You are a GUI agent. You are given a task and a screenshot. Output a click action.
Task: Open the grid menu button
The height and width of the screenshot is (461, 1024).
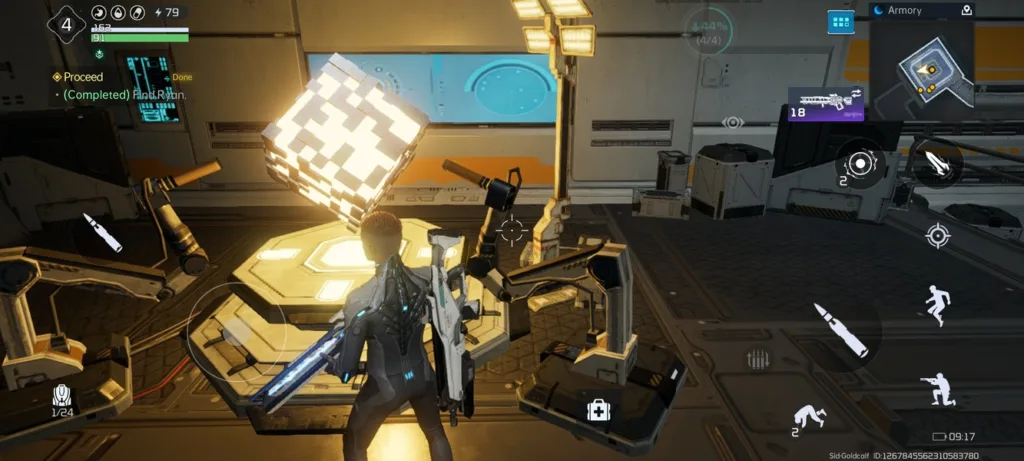[840, 21]
